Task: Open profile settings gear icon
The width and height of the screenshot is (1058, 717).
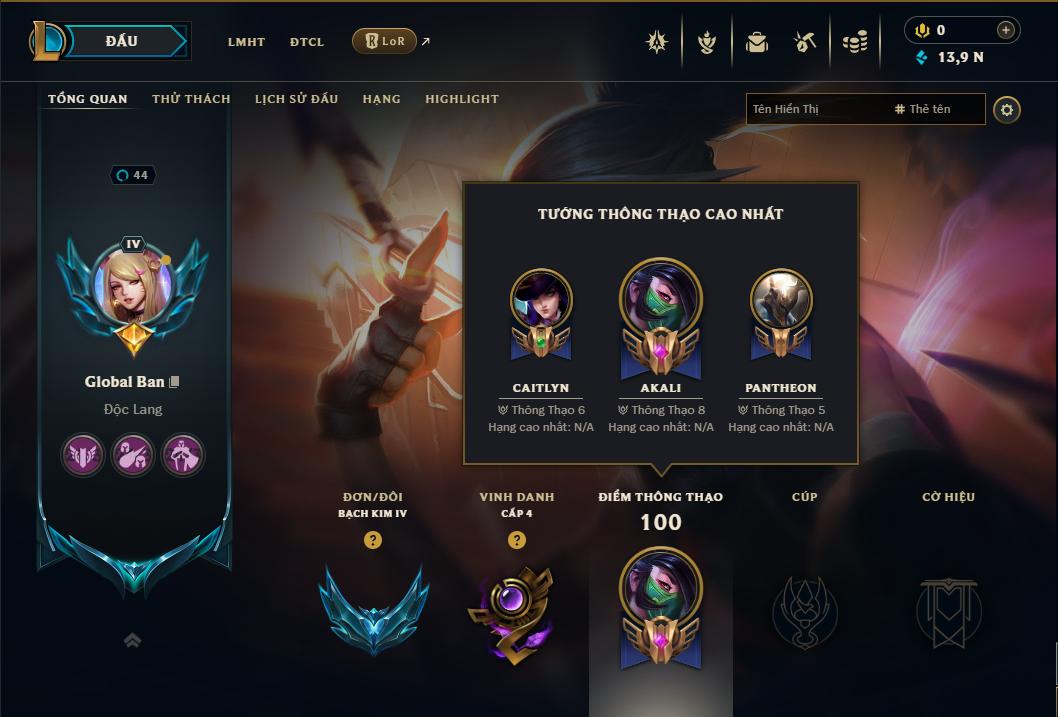Action: (1007, 109)
